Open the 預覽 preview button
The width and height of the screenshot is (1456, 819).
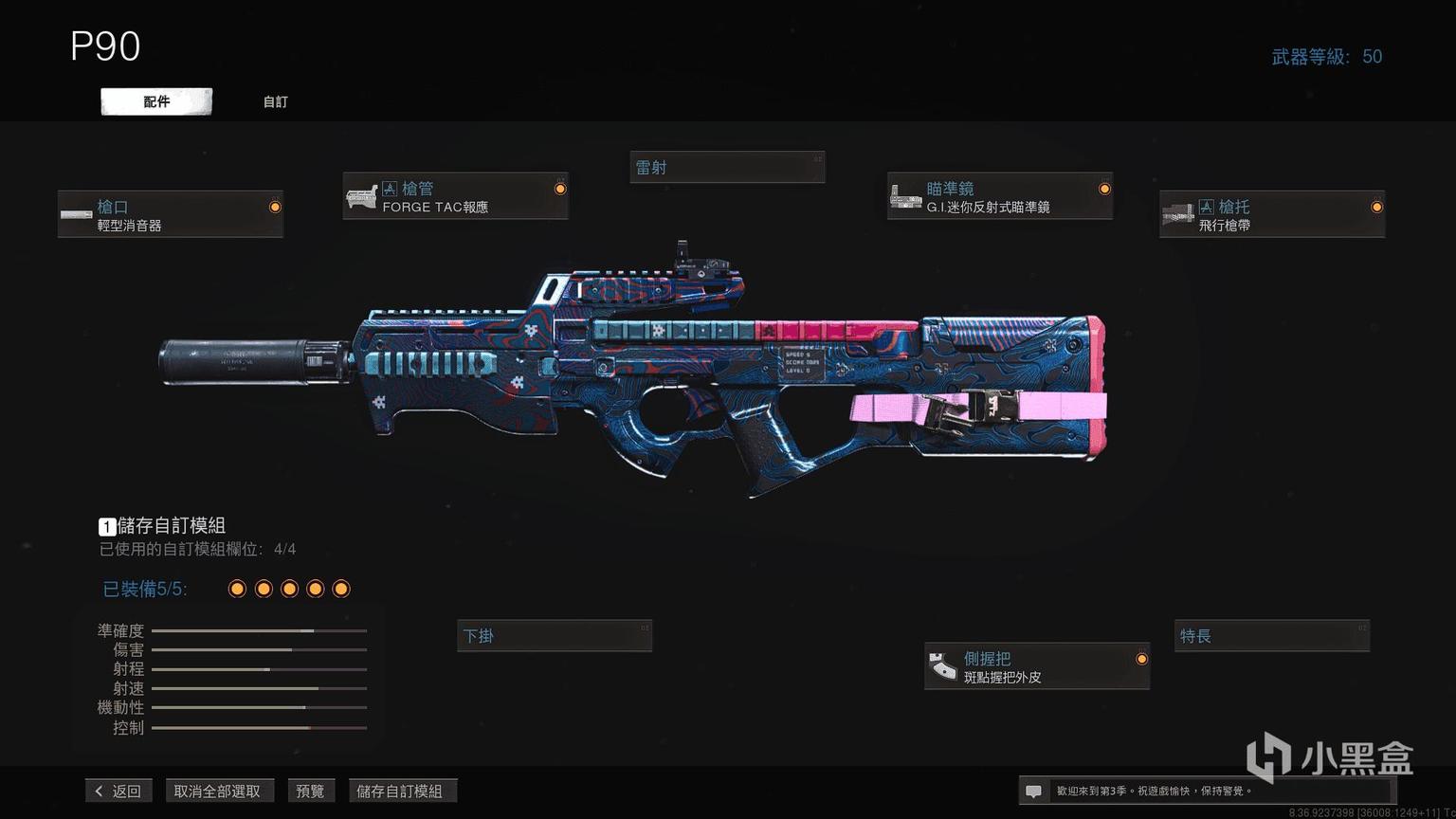[310, 791]
